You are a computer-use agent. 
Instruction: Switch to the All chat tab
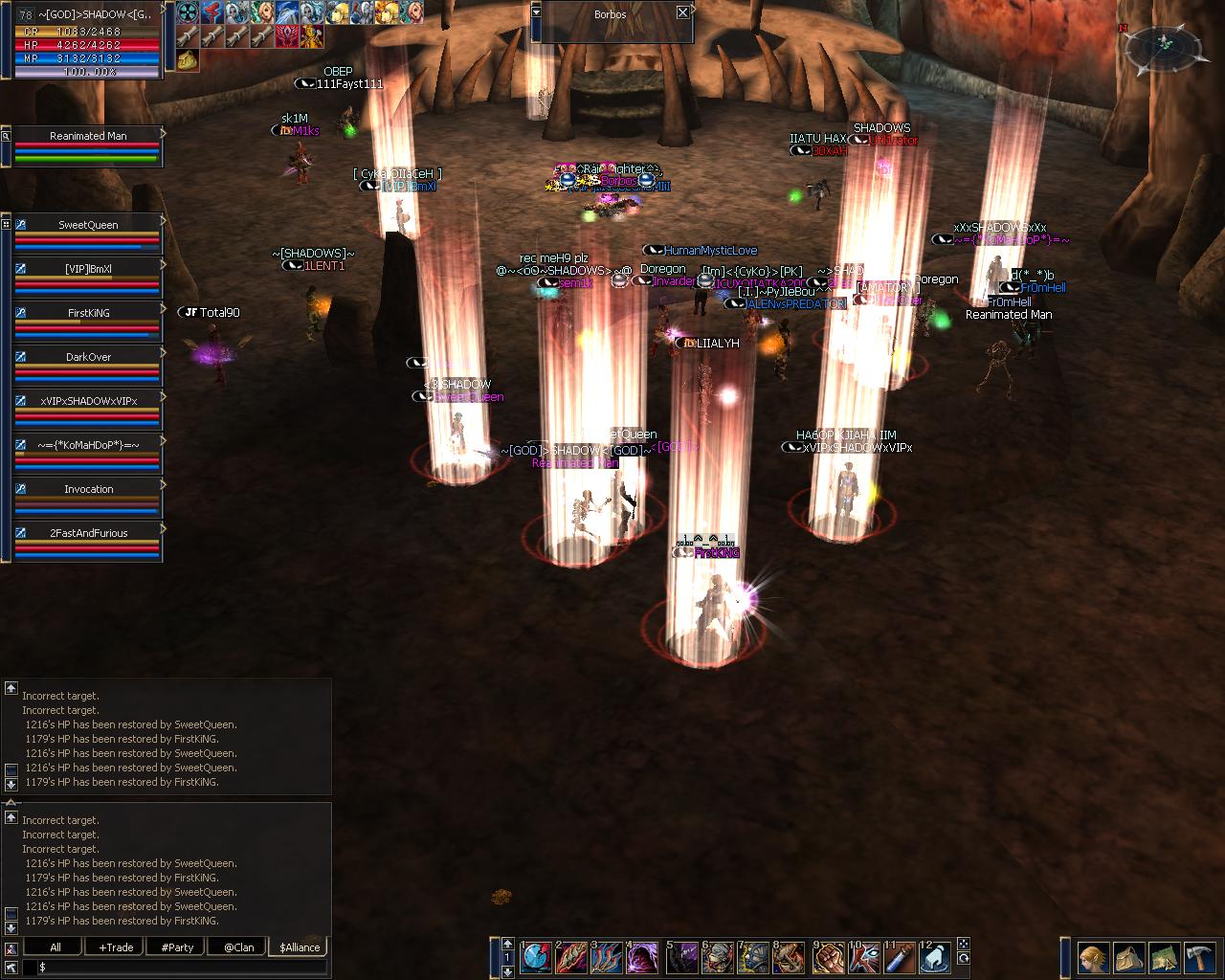click(56, 947)
